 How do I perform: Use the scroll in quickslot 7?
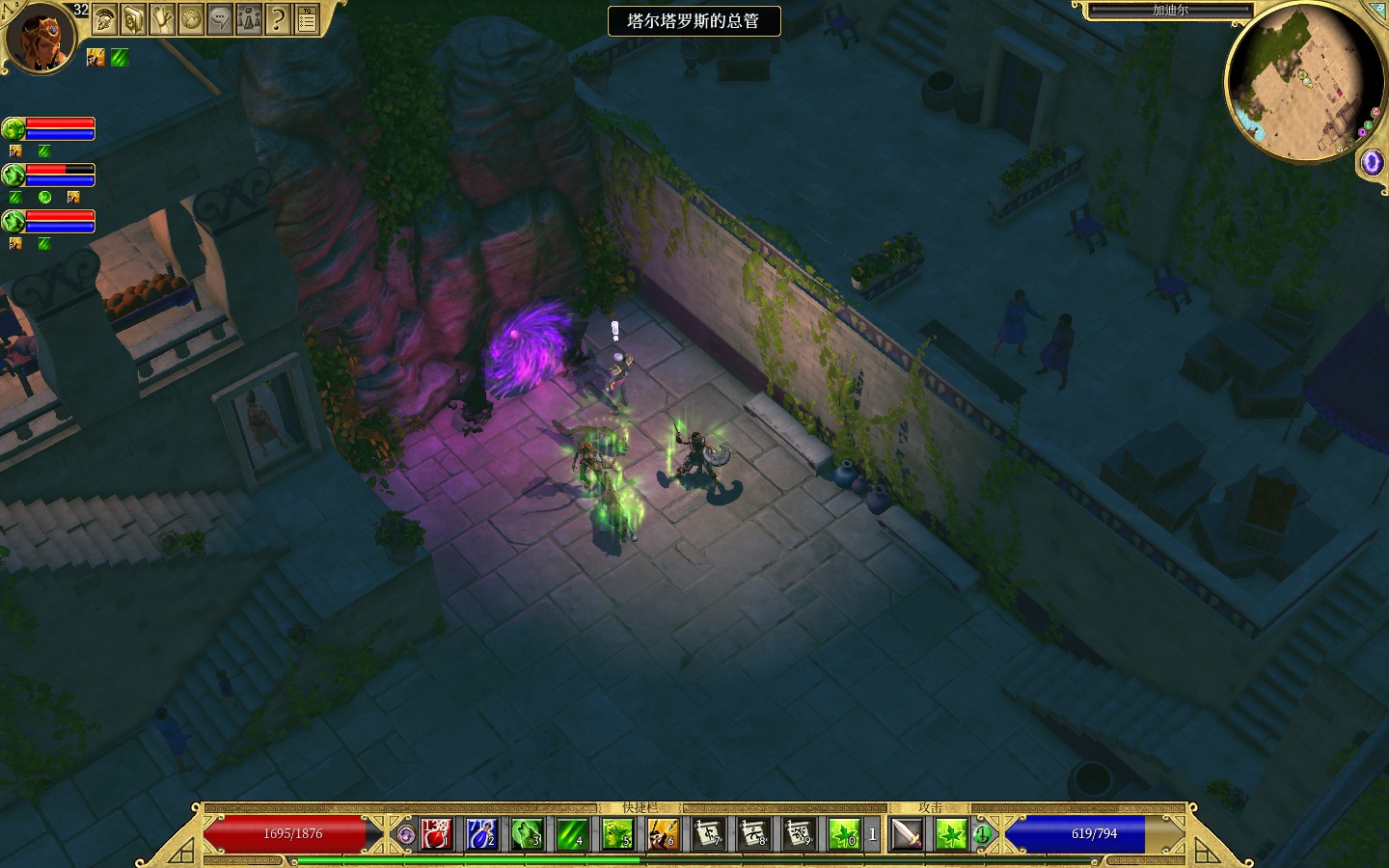(x=708, y=834)
